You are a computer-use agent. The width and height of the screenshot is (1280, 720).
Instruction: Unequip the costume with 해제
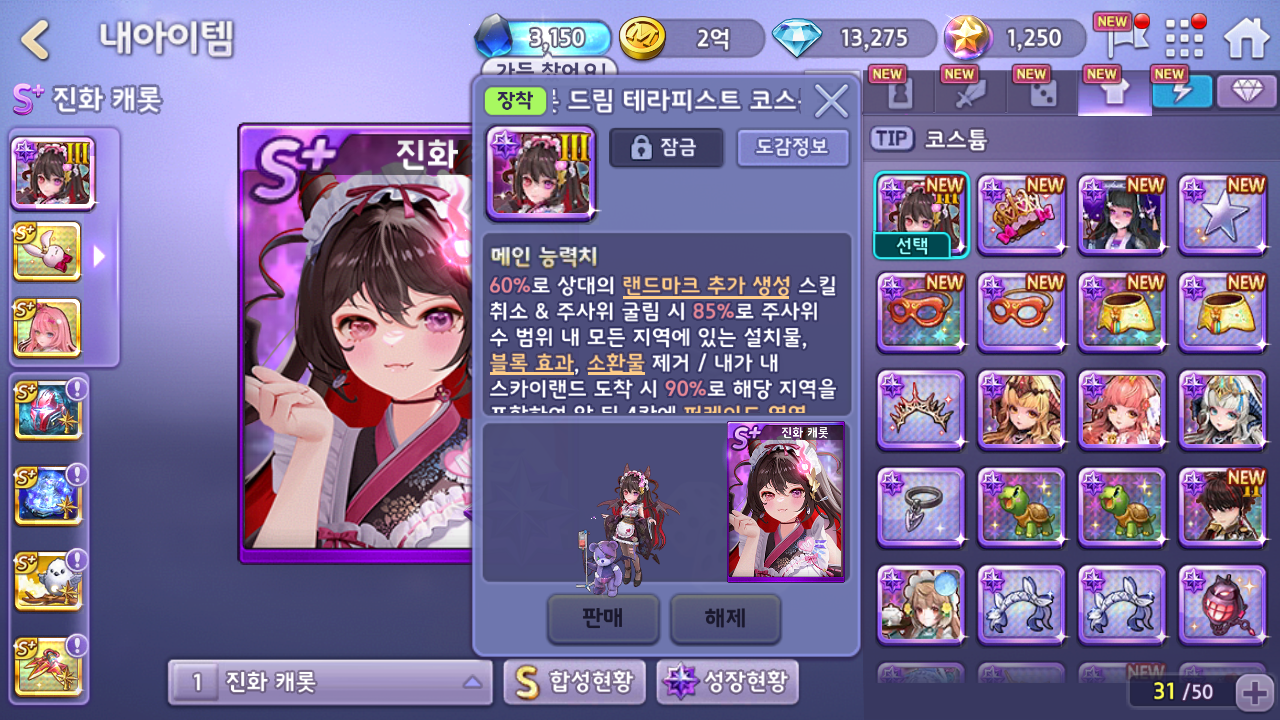[725, 618]
